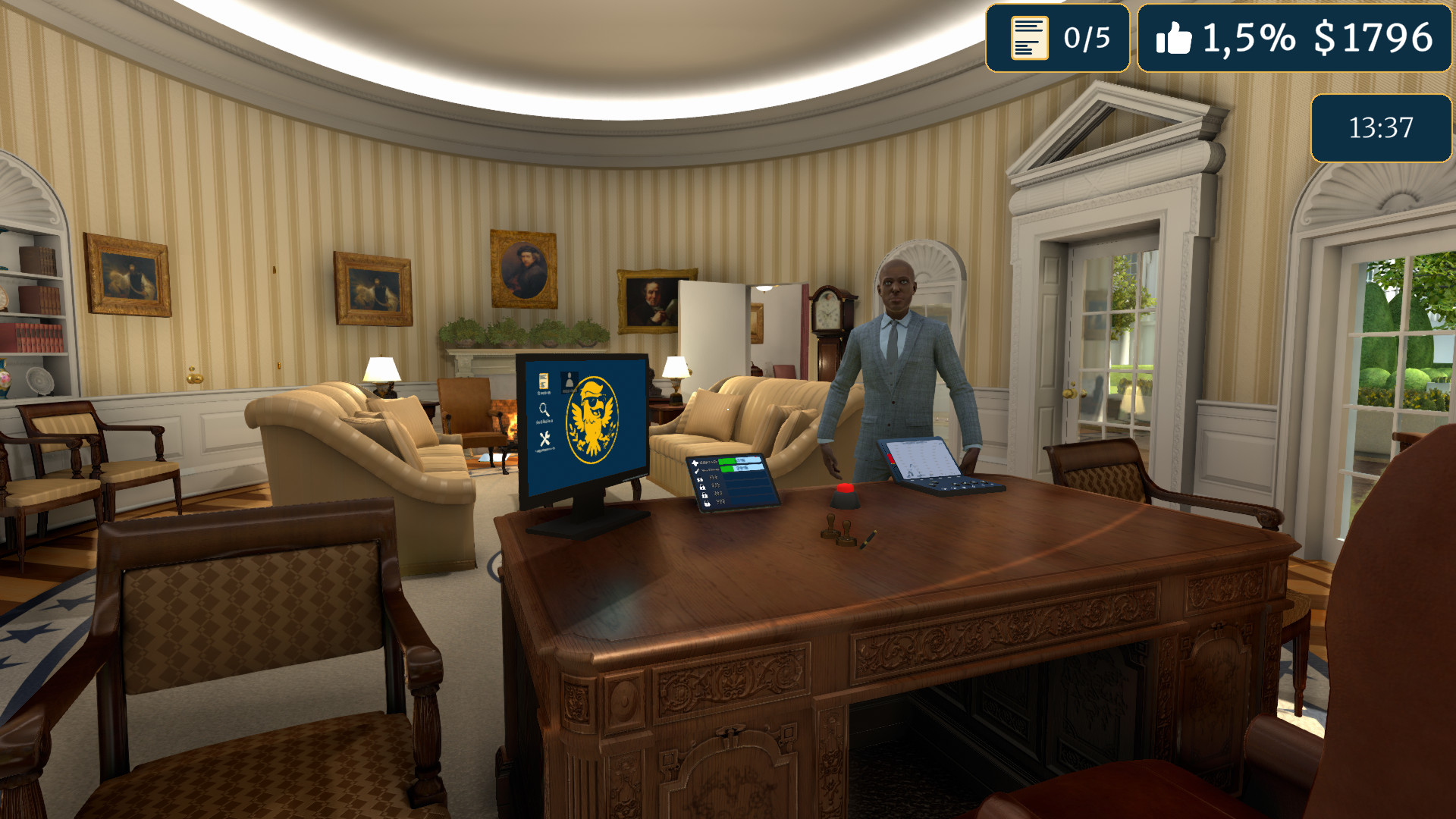Select the magnifying glass search icon on screen
The width and height of the screenshot is (1456, 819).
click(544, 409)
